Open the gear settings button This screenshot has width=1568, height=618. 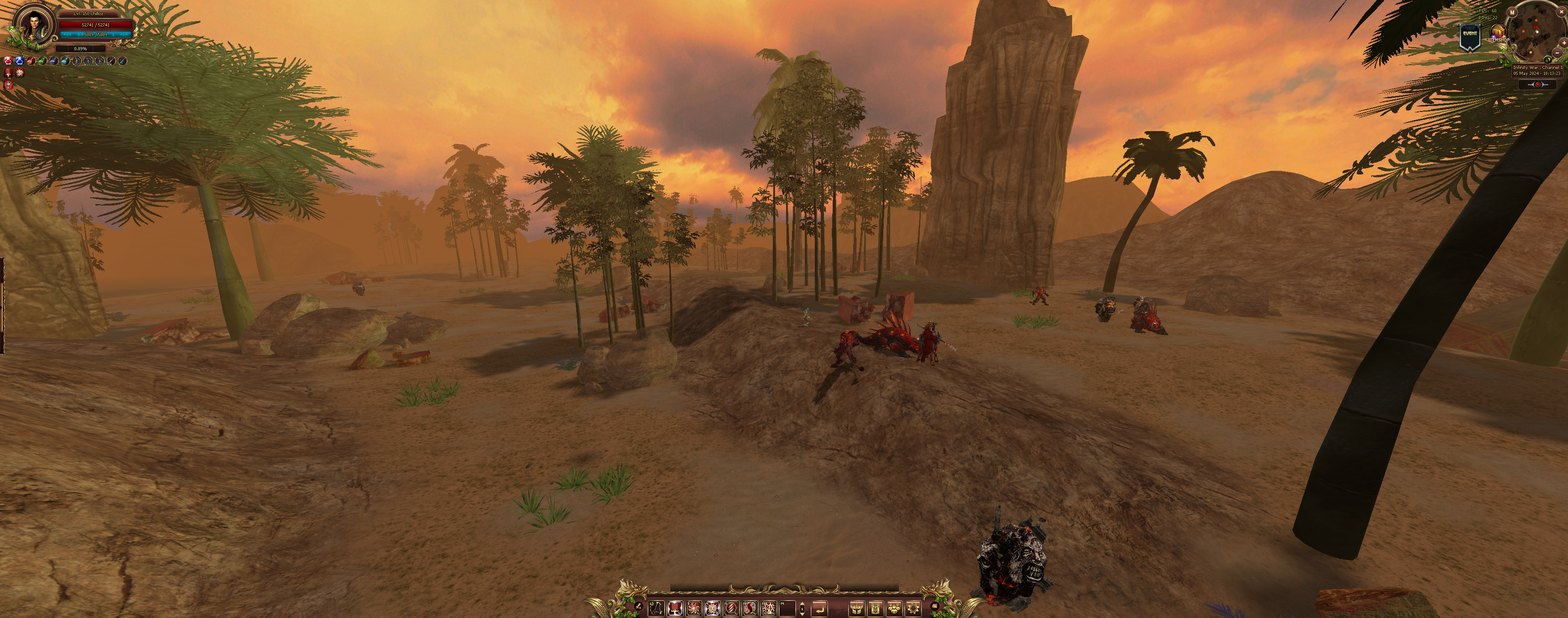pos(913,607)
